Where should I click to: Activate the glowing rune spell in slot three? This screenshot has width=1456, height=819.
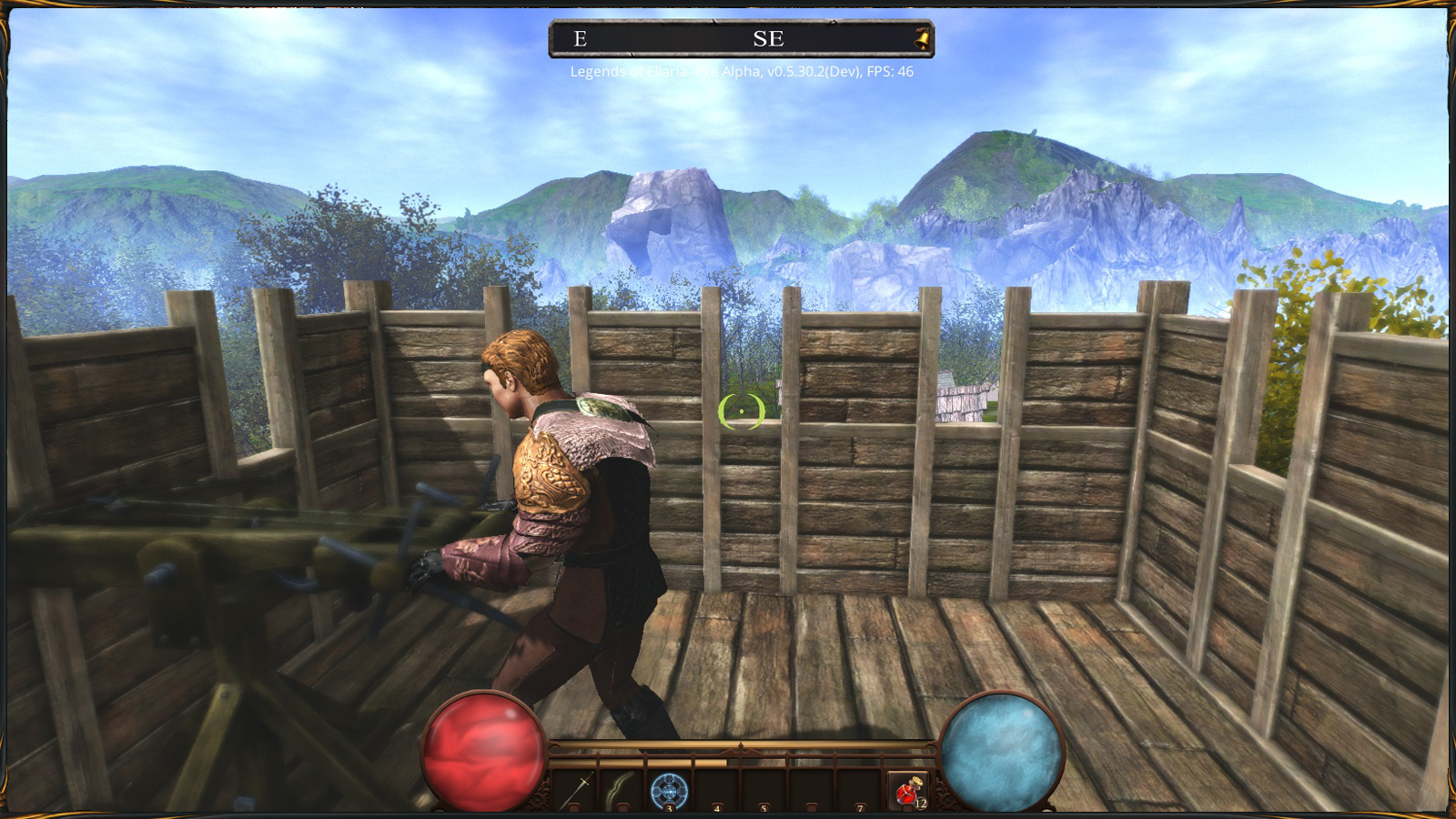(670, 790)
